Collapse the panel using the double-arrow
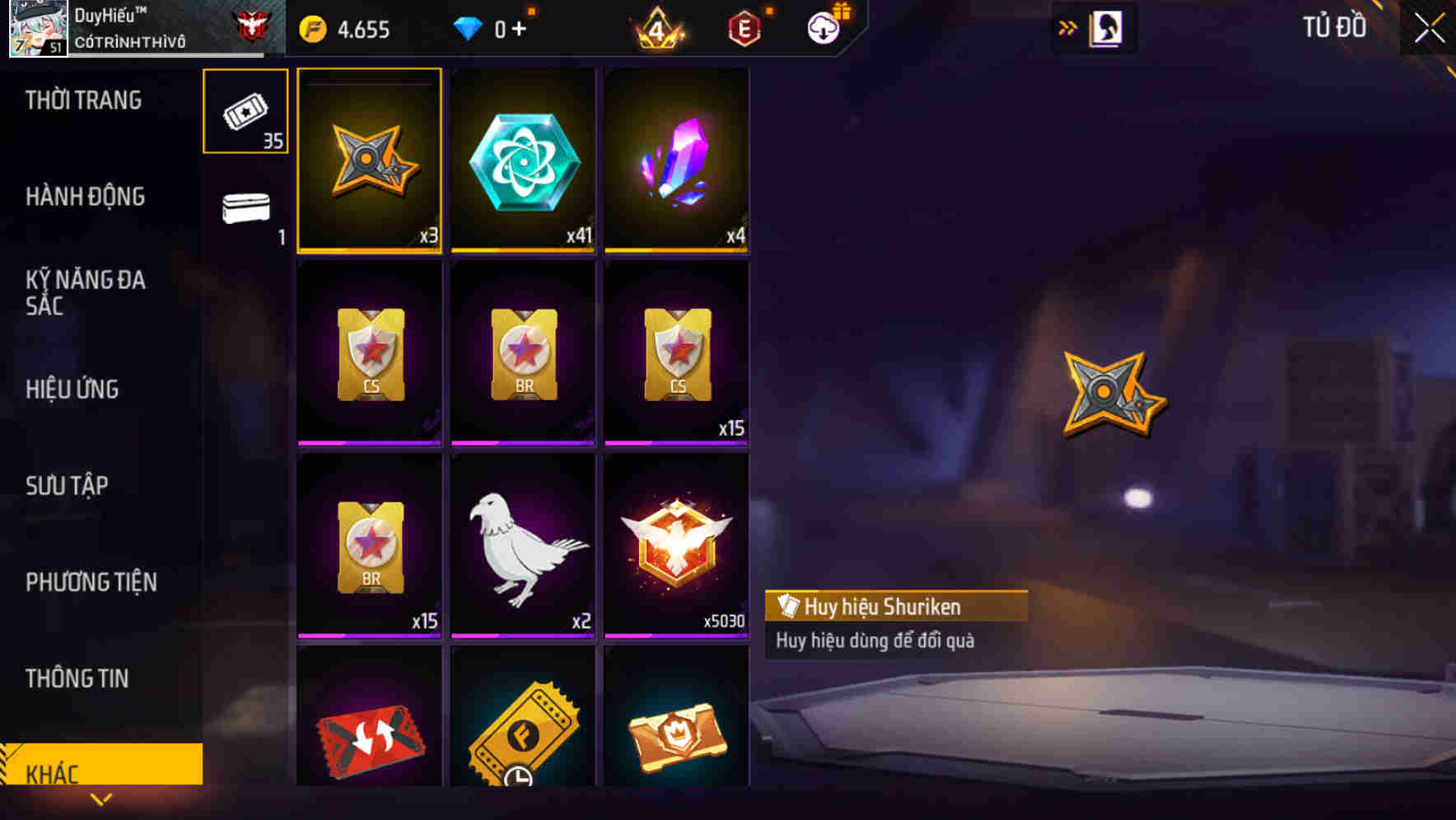This screenshot has height=820, width=1456. 1067,26
